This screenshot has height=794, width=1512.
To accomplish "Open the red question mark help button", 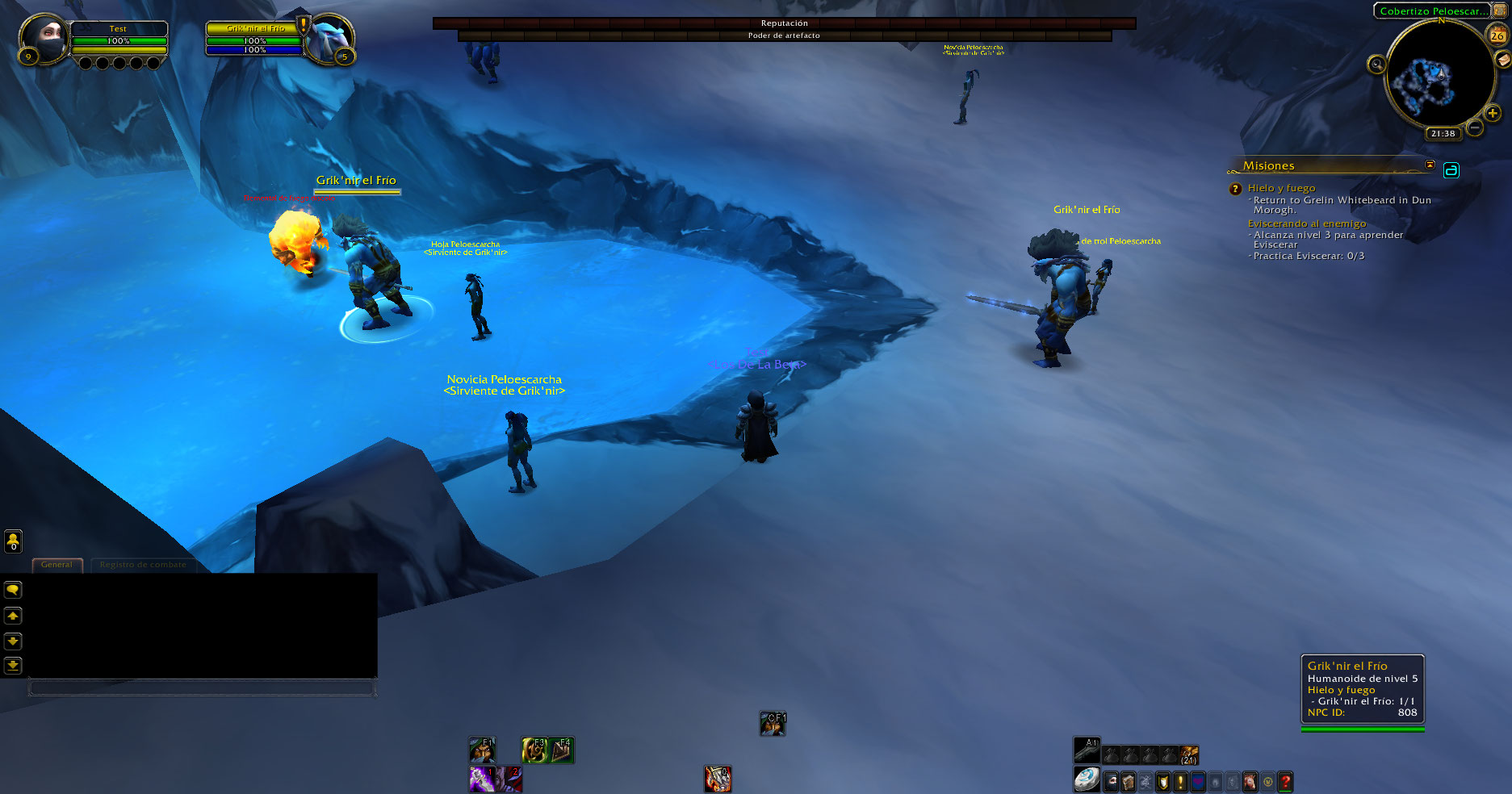I will 1285,782.
